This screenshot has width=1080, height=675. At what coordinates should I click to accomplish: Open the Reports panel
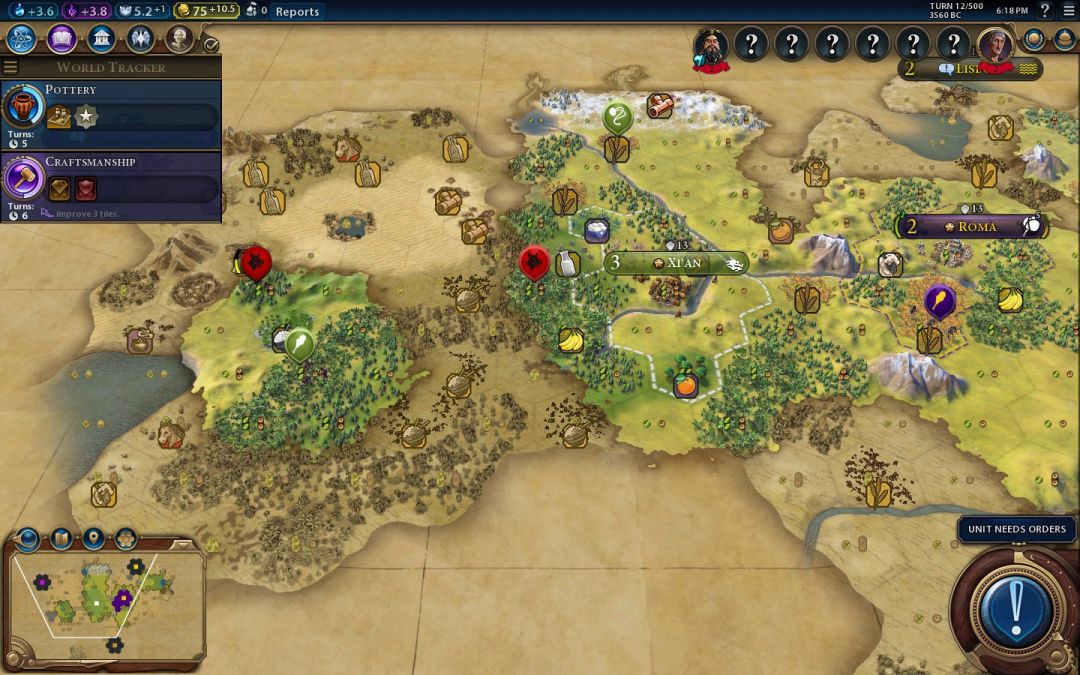(297, 12)
